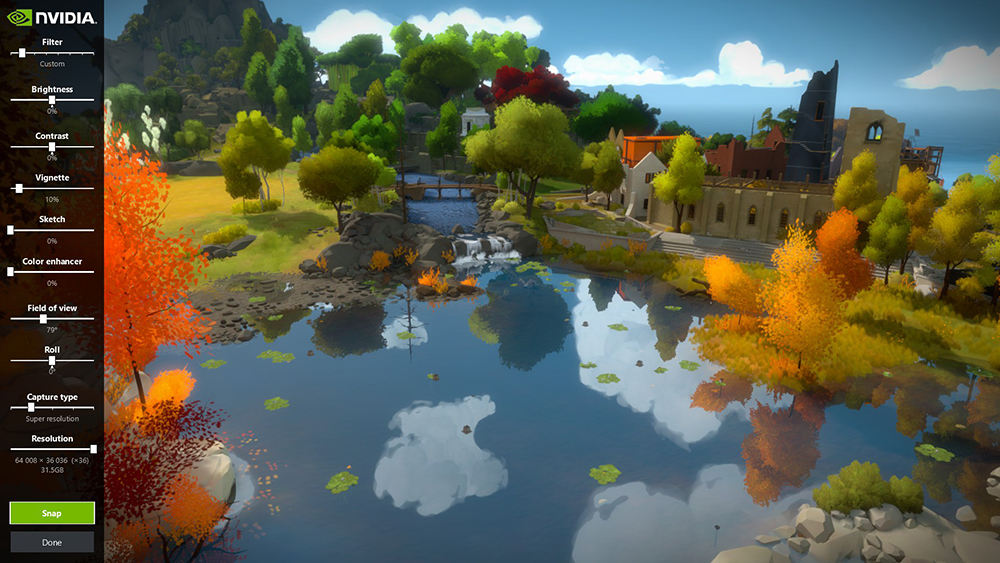
Task: Grab the Vignette slider handle
Action: [x=19, y=188]
